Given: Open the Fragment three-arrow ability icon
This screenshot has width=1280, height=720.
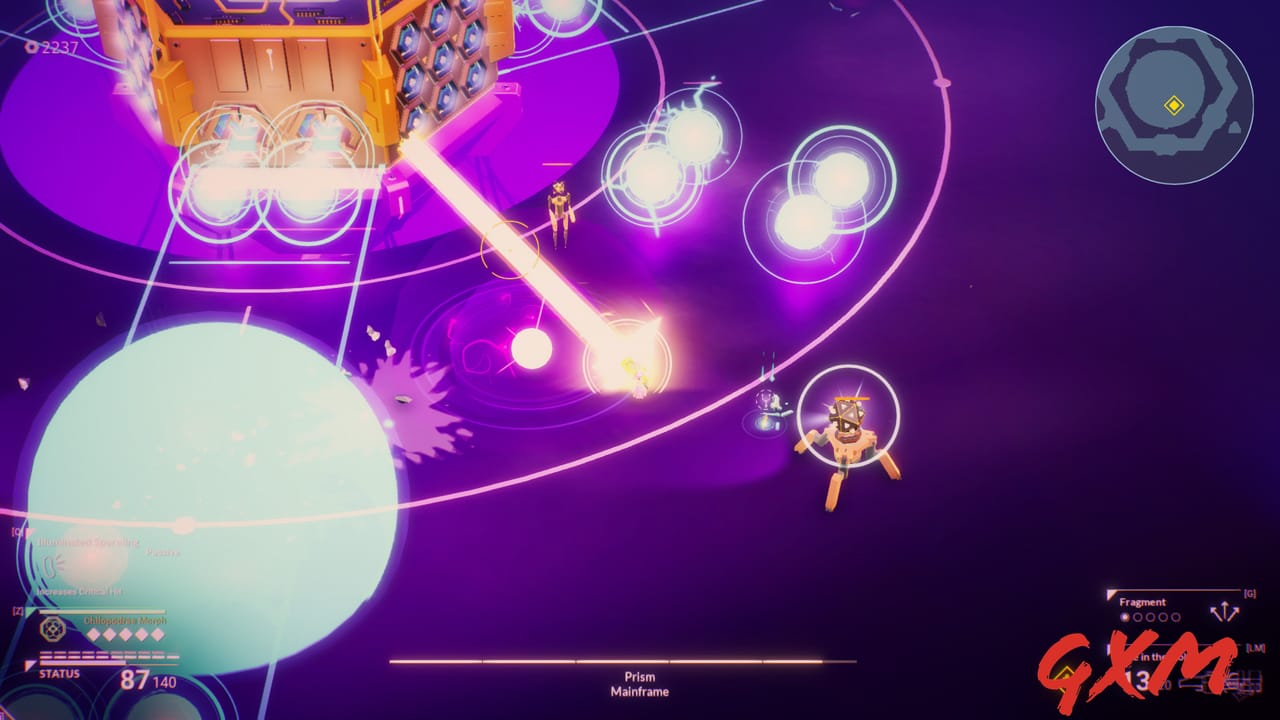Looking at the screenshot, I should (1225, 611).
